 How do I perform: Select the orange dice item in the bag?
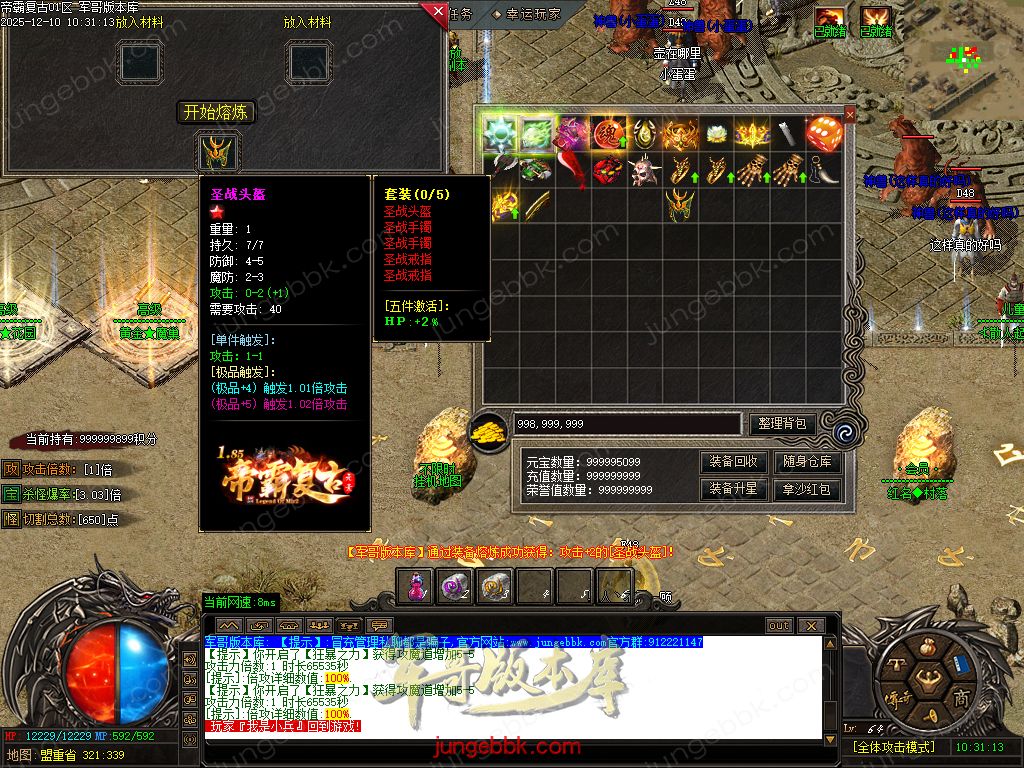click(x=823, y=133)
